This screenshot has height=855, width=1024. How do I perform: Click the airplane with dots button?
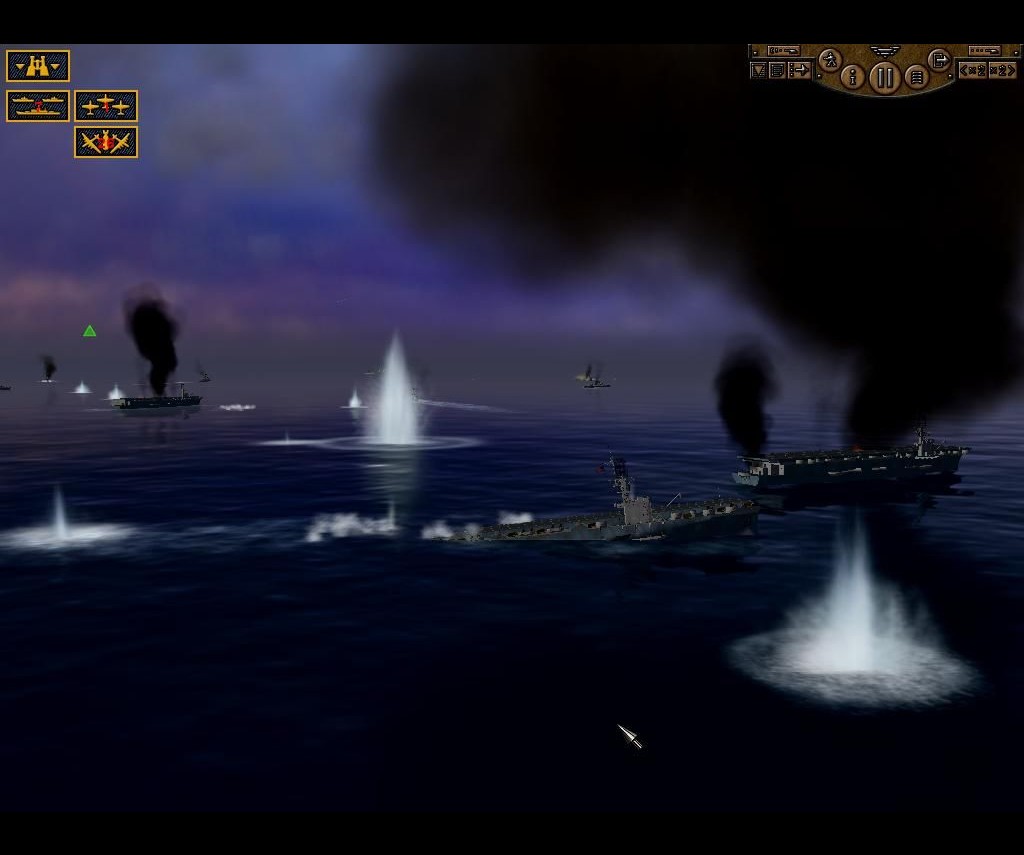(799, 70)
